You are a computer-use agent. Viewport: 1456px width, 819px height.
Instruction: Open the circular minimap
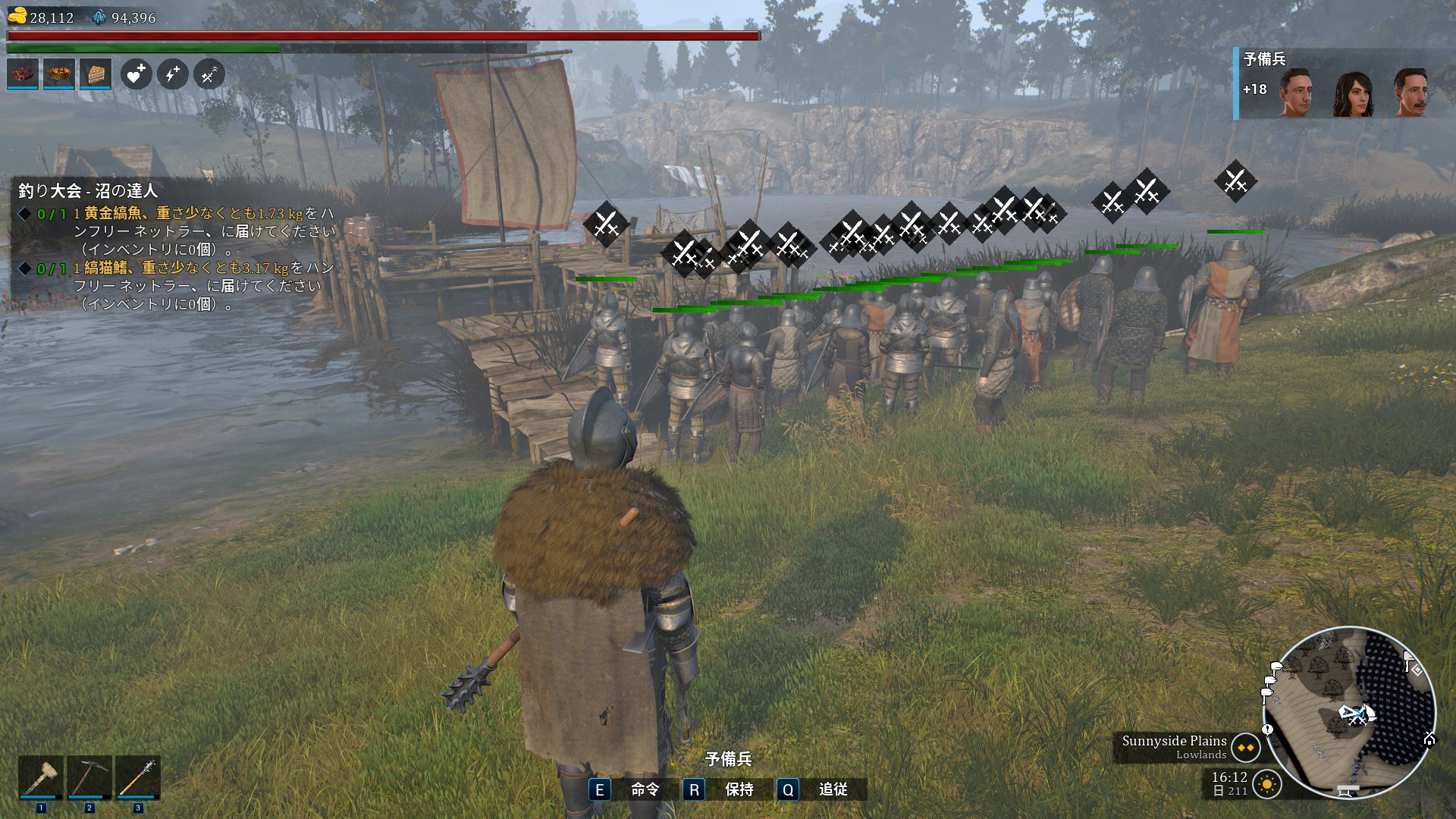click(1350, 711)
